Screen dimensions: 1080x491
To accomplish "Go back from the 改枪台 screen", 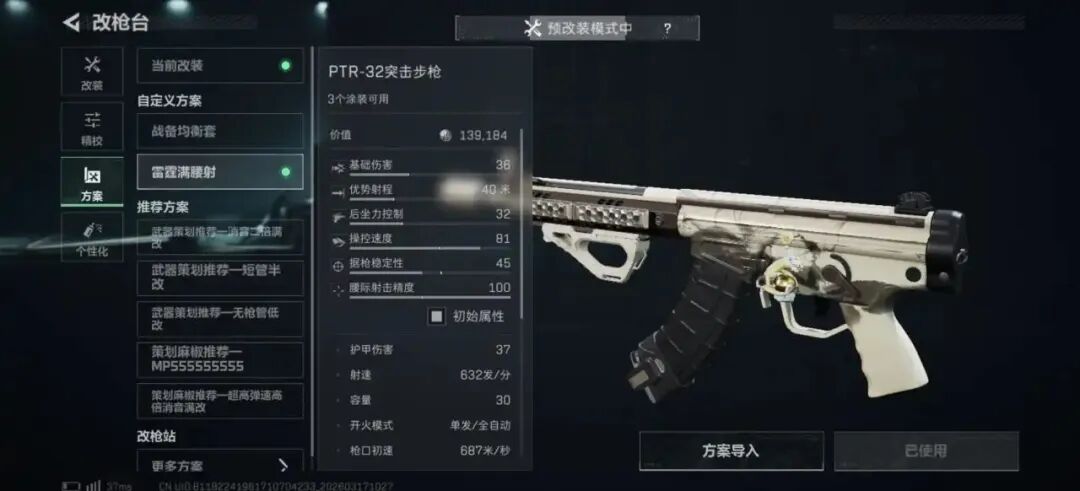I will pos(72,22).
